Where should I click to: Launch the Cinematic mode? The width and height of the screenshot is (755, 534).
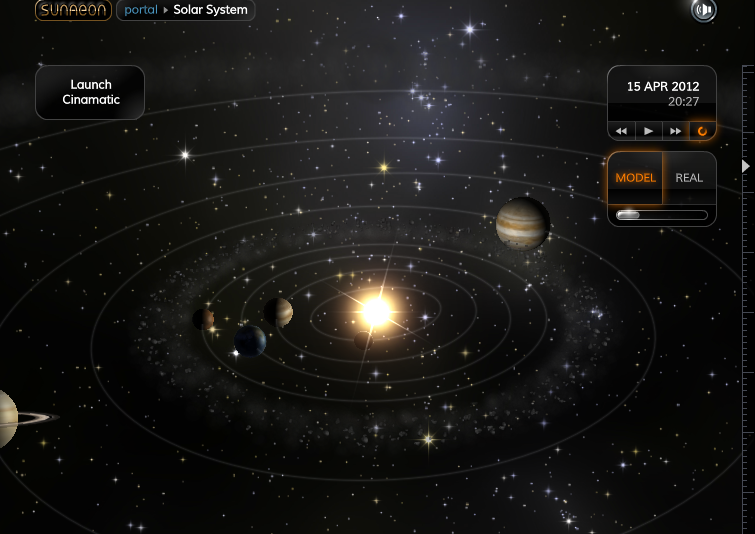(90, 92)
